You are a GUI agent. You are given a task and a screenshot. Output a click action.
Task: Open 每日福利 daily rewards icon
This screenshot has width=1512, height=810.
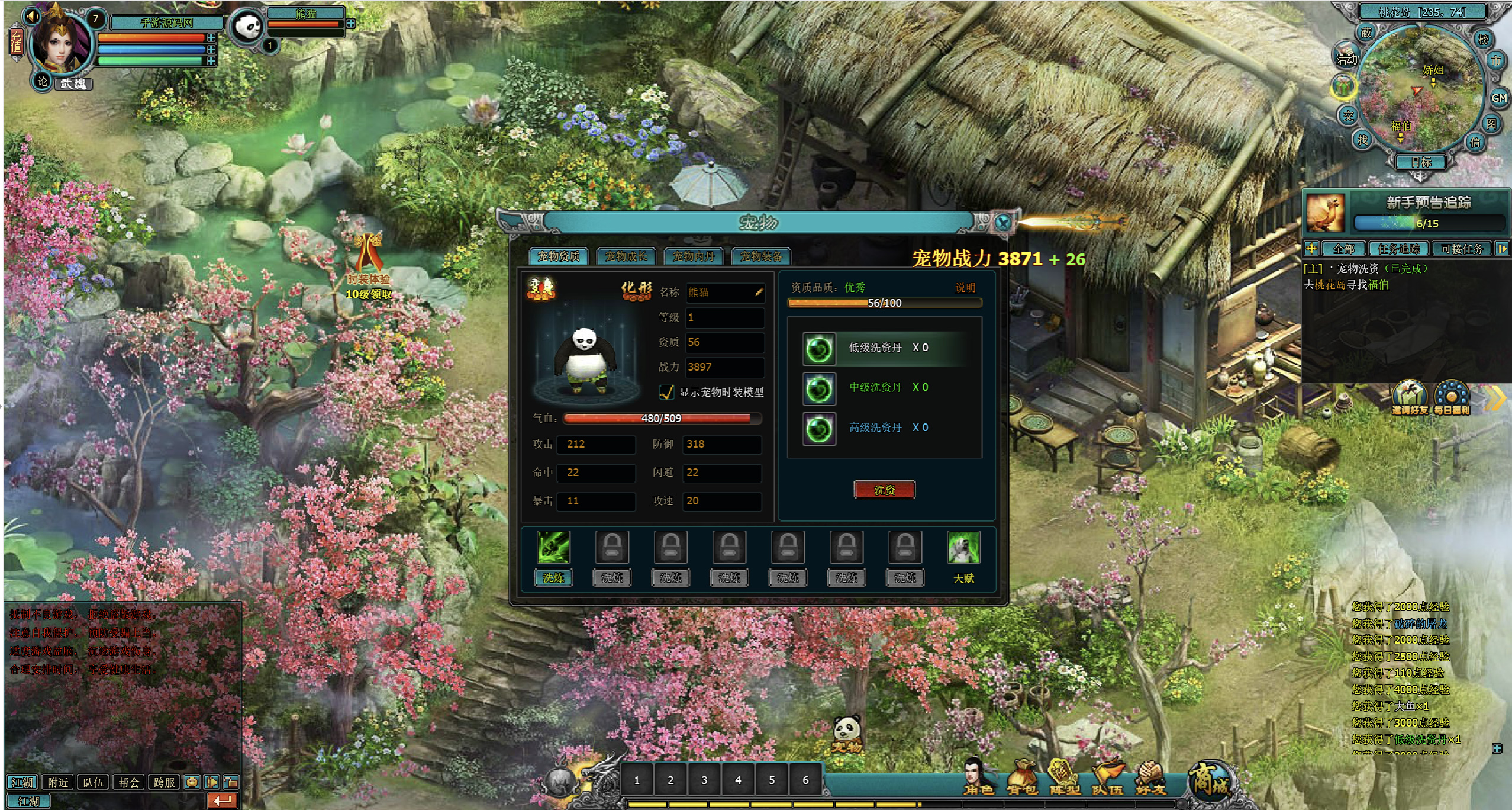[1451, 398]
